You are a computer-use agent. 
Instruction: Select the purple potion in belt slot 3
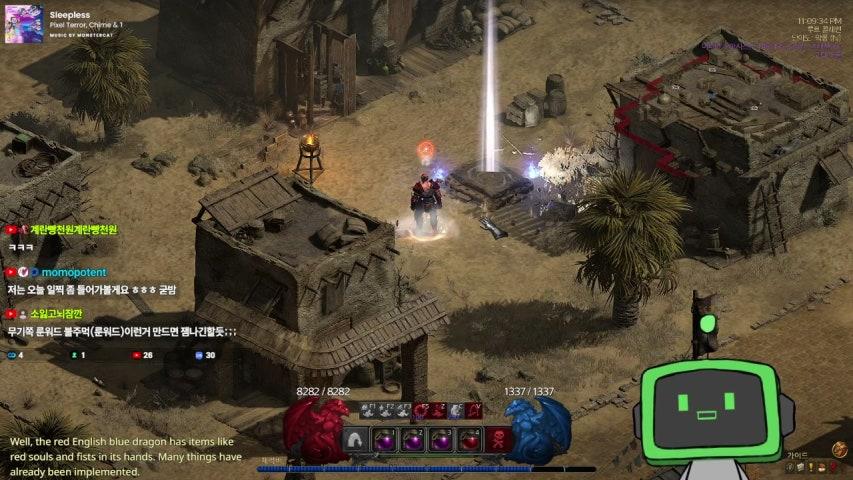click(x=441, y=439)
